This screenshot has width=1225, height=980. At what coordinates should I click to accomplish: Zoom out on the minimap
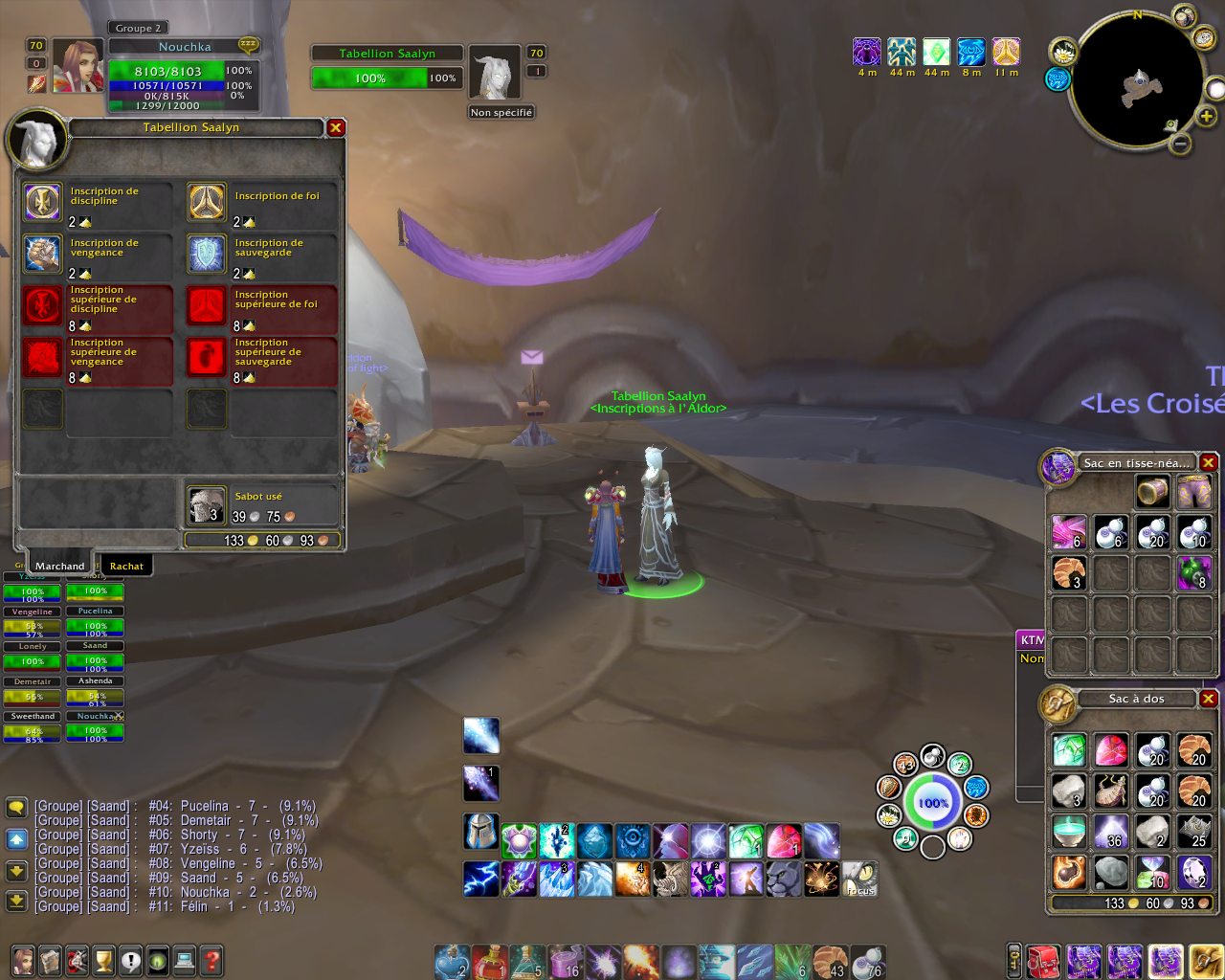coord(1181,145)
